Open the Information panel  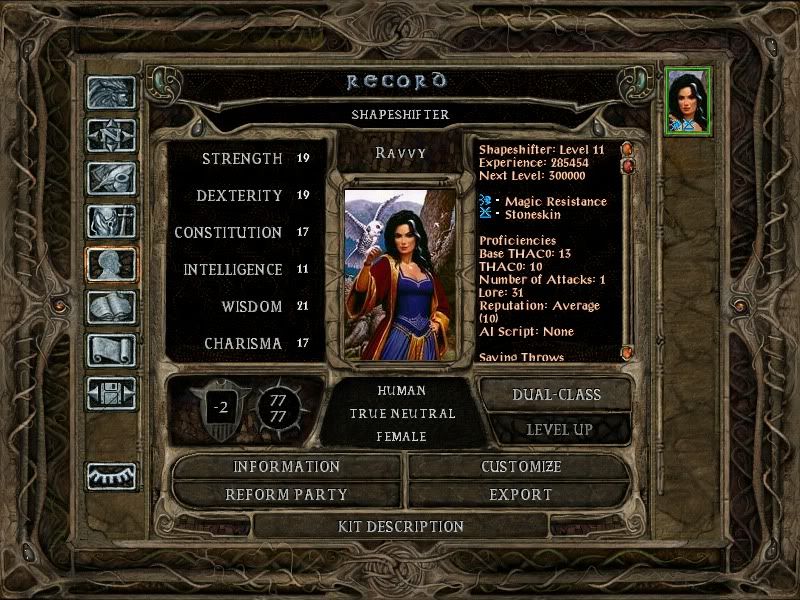287,467
